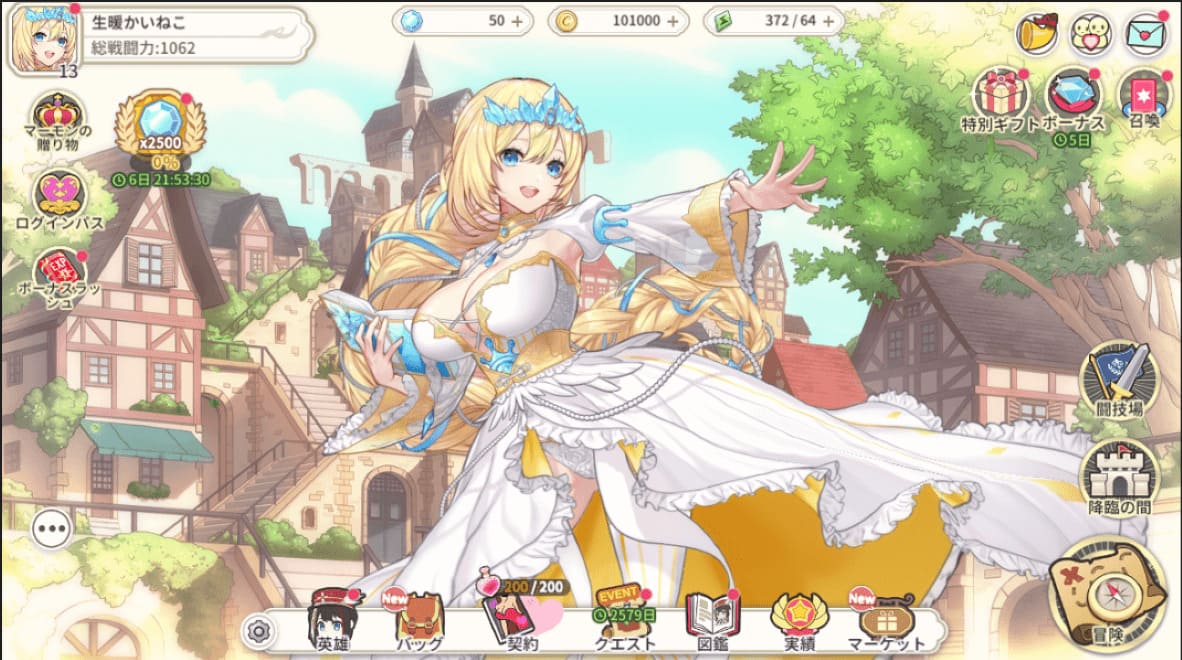Open the golden horn announcements icon
This screenshot has height=660, width=1182.
[1037, 35]
